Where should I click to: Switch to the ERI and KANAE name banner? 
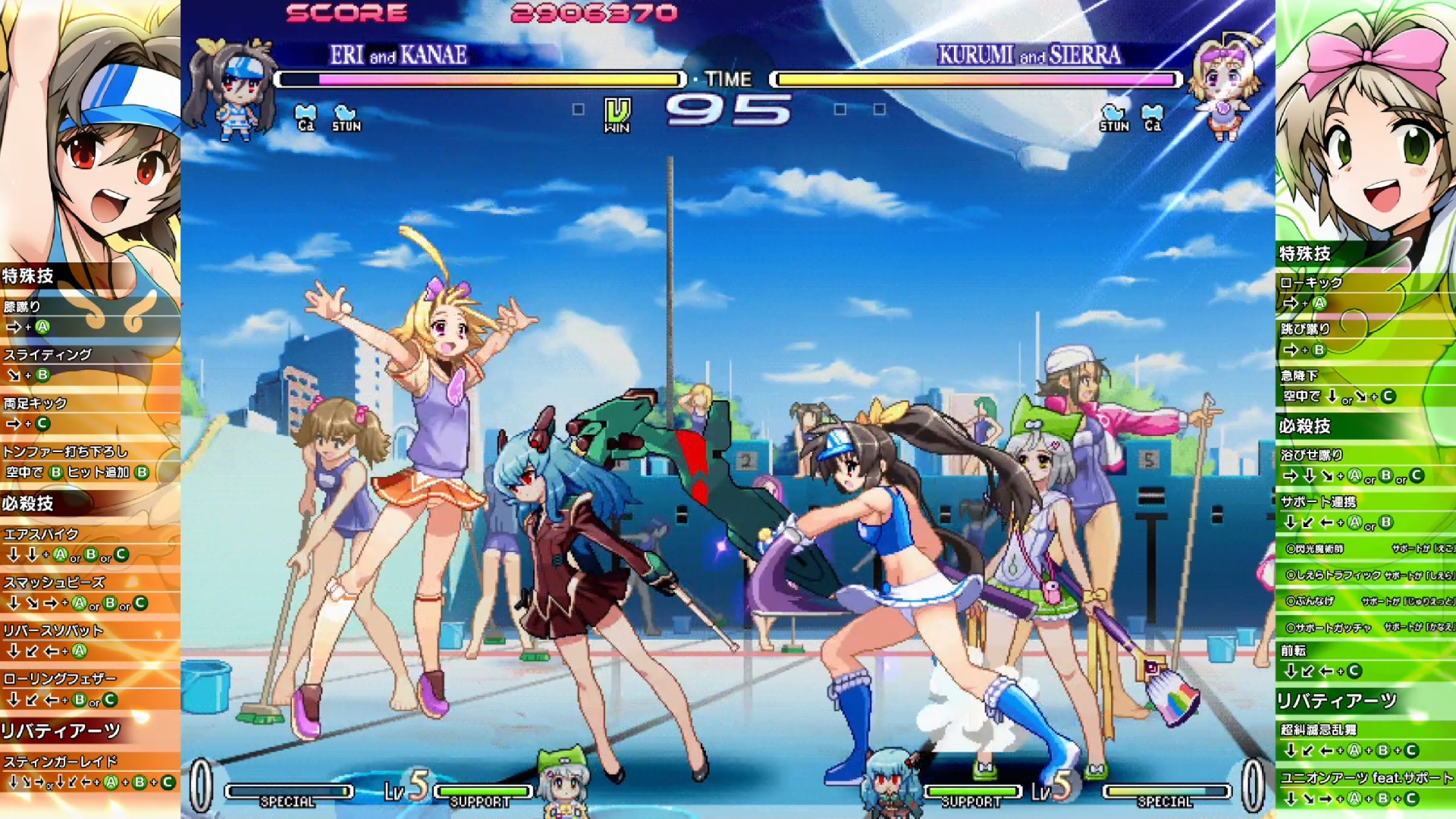pyautogui.click(x=398, y=55)
